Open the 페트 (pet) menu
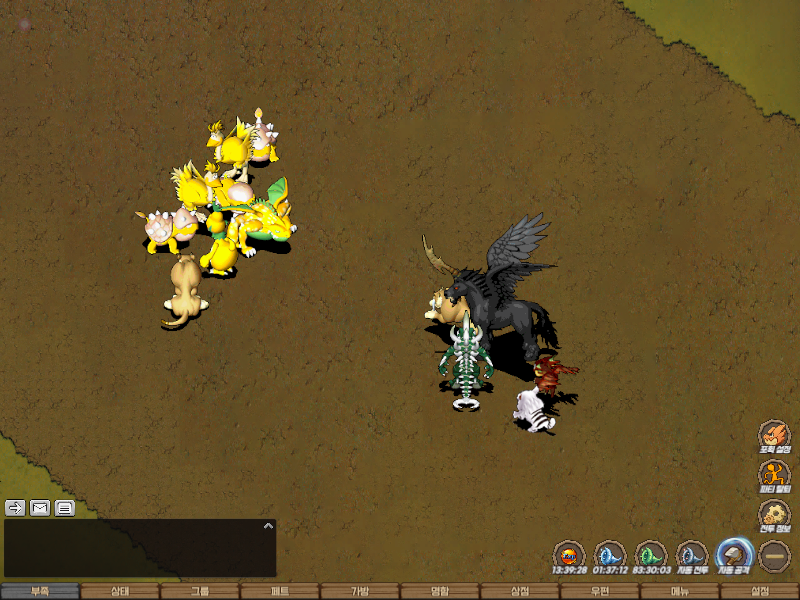 [280, 591]
